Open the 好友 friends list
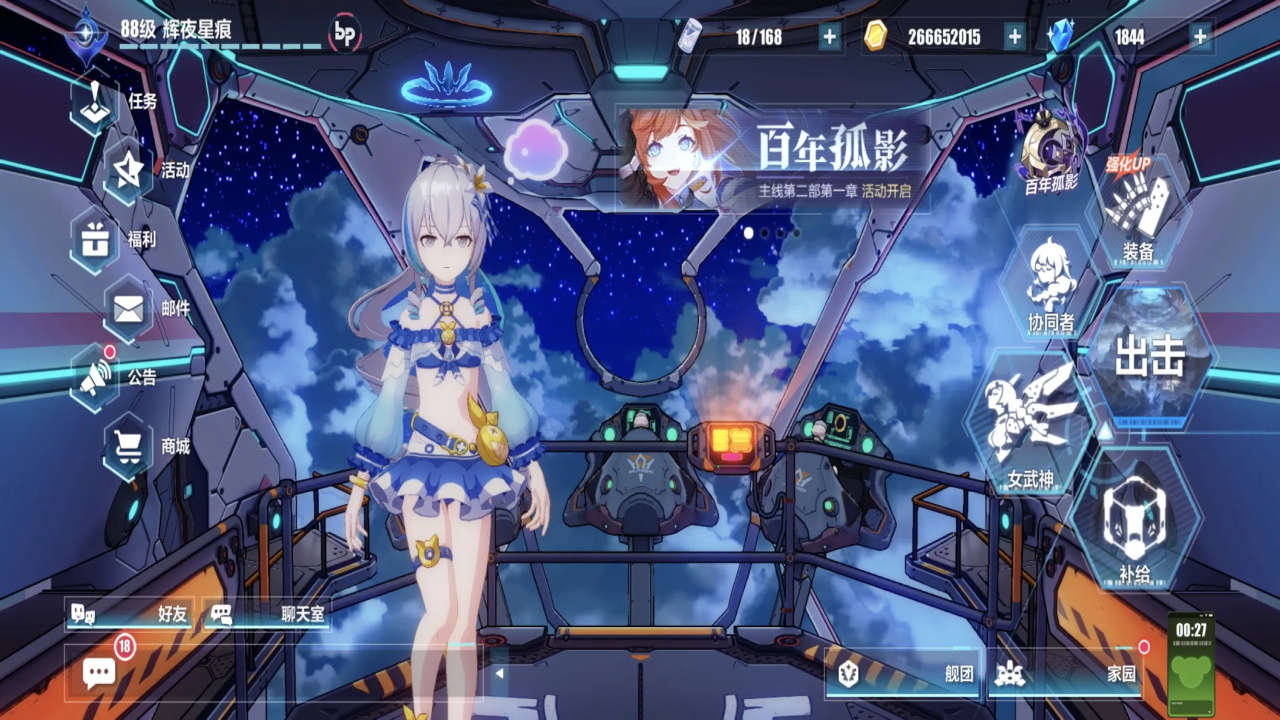The image size is (1280, 720). 129,614
